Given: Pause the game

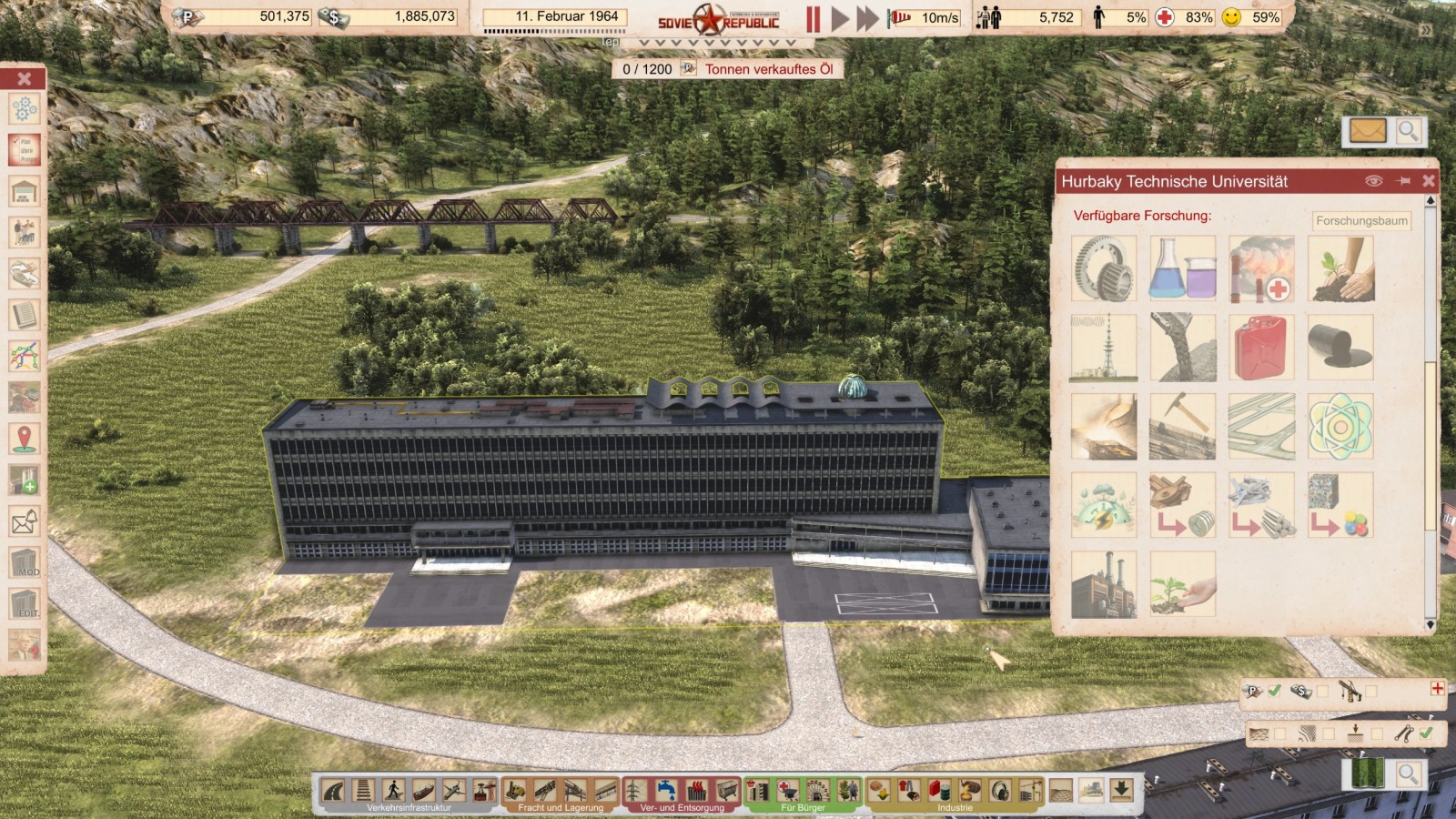Looking at the screenshot, I should point(813,18).
